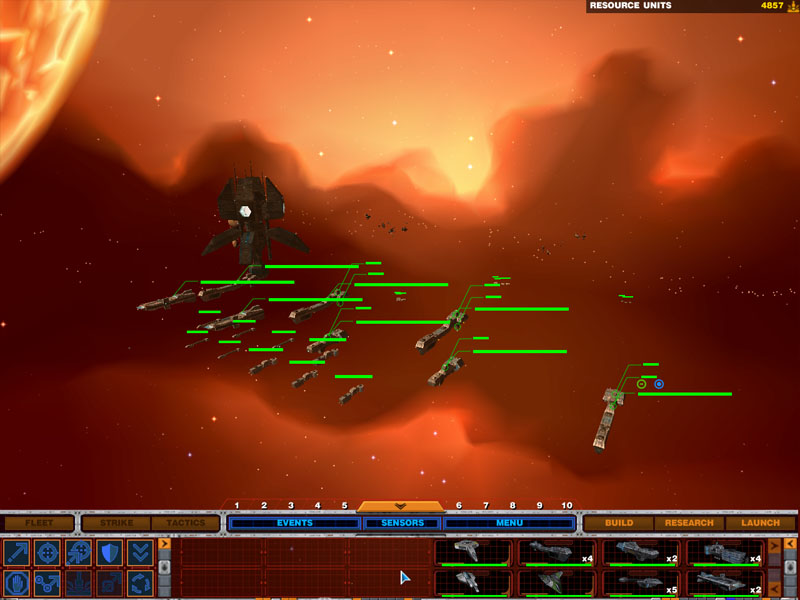Open the Launch manager
800x600 pixels.
(x=761, y=523)
